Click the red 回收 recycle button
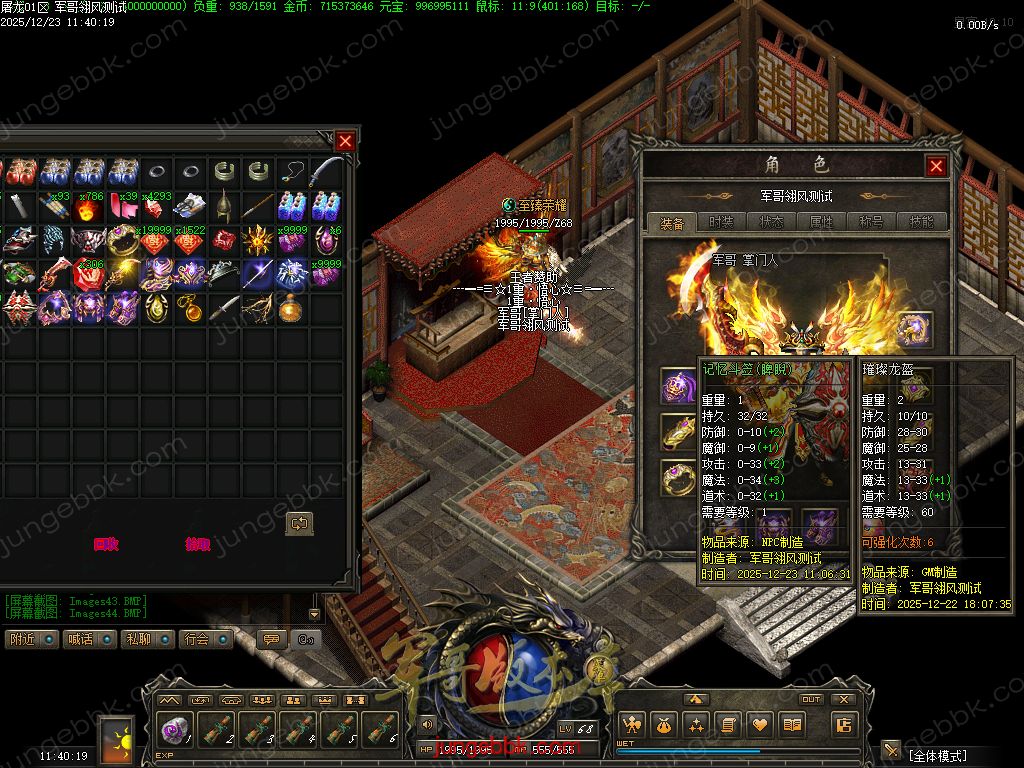The width and height of the screenshot is (1024, 768). (x=106, y=545)
